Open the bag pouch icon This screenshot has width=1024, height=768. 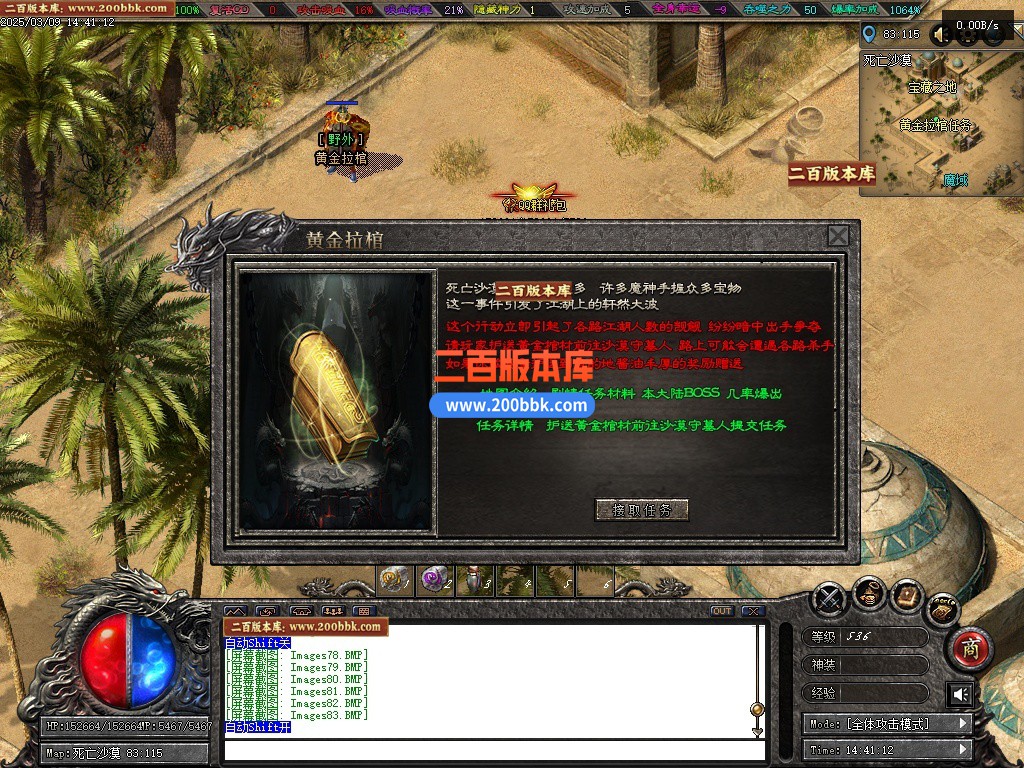pyautogui.click(x=868, y=596)
